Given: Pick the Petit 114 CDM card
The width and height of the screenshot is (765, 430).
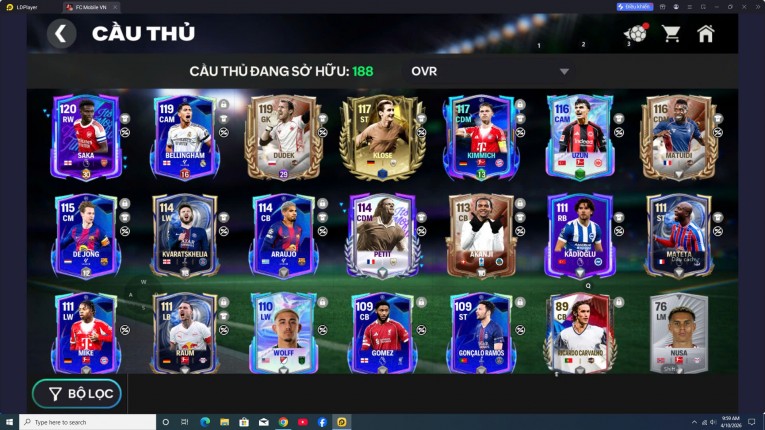Looking at the screenshot, I should coord(381,236).
